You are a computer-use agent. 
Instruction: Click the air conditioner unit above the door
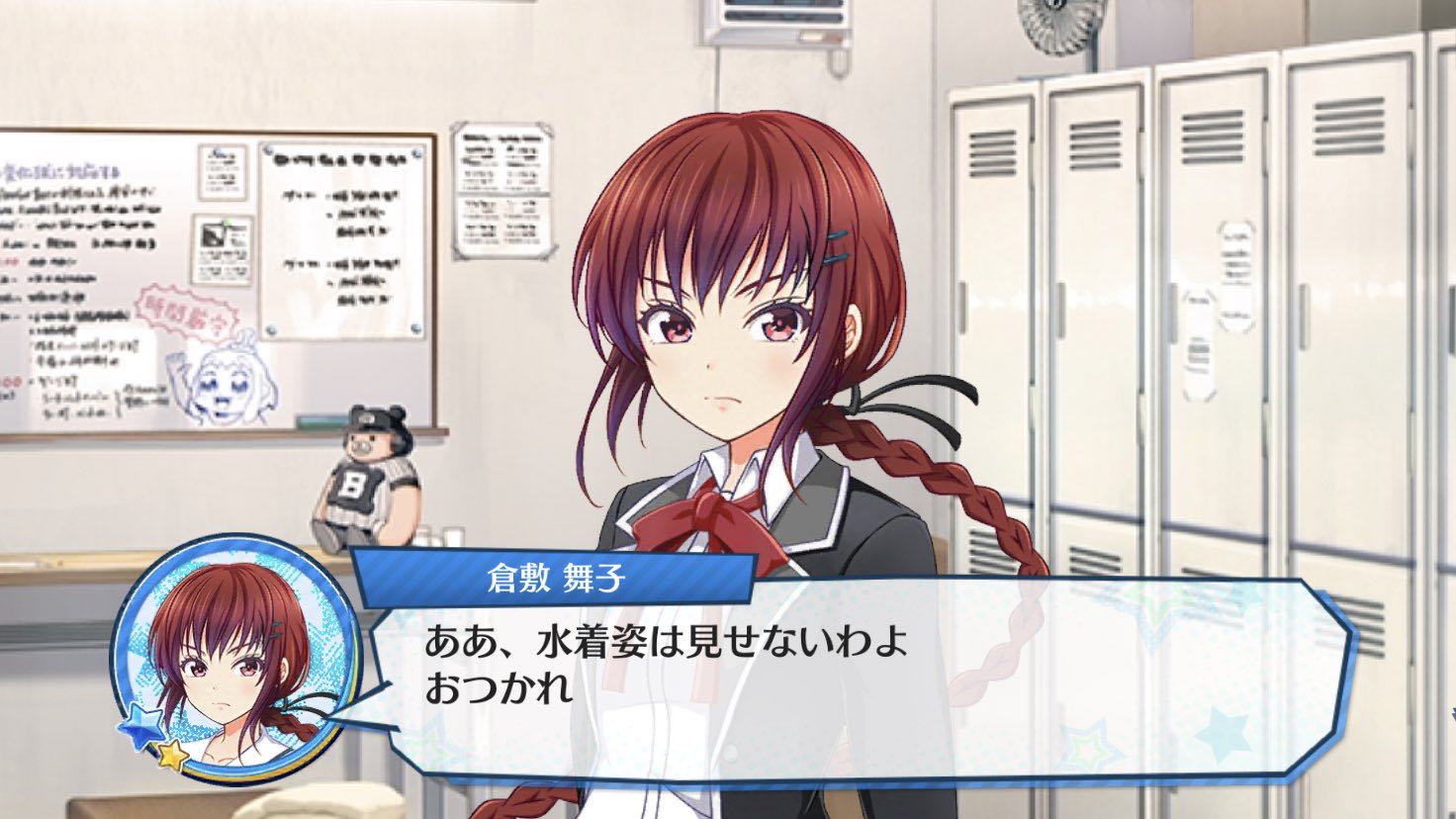[781, 18]
